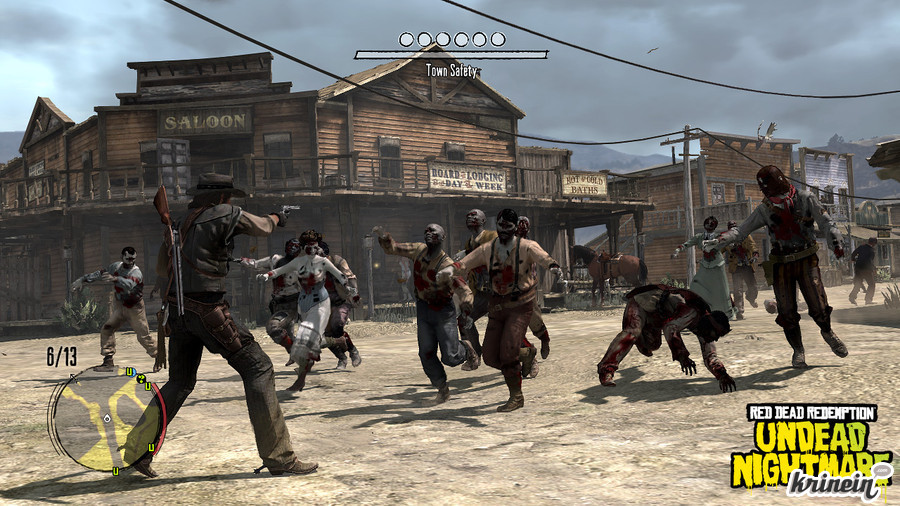Image resolution: width=900 pixels, height=506 pixels.
Task: Open the circular minimap
Action: click(x=107, y=418)
